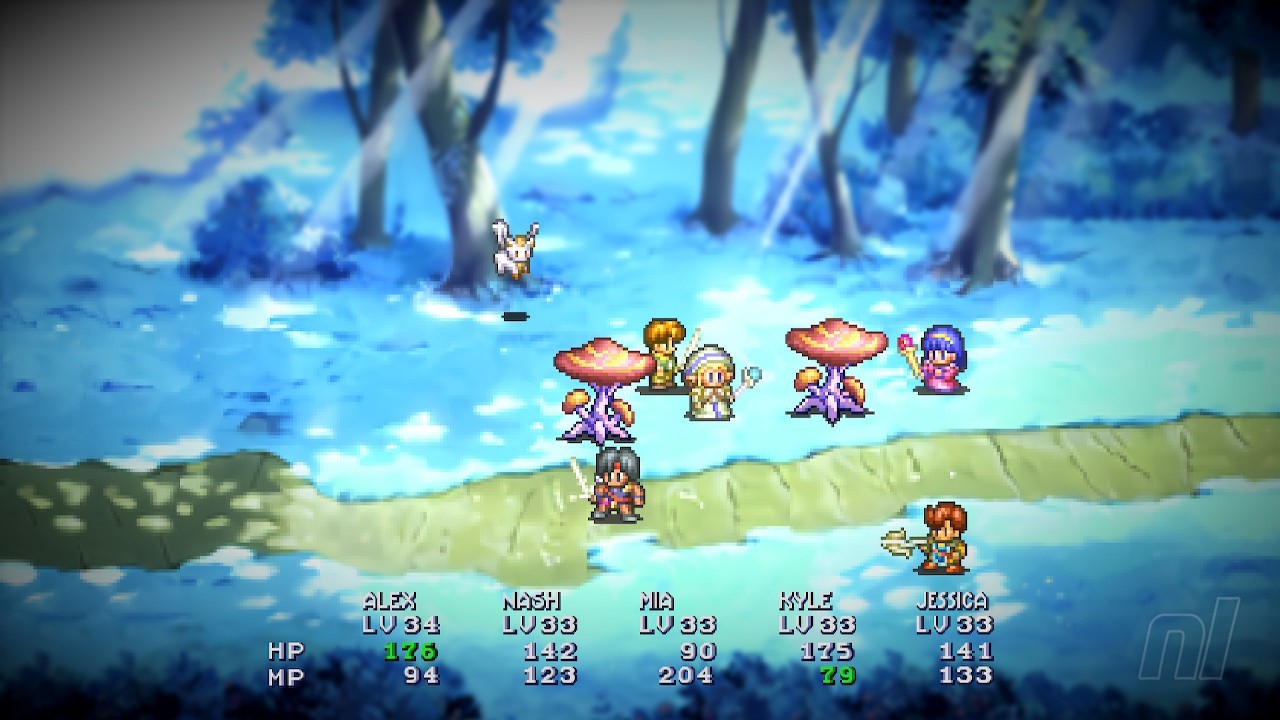Choose Nash's name in the party panel
Viewport: 1280px width, 720px height.
[531, 602]
